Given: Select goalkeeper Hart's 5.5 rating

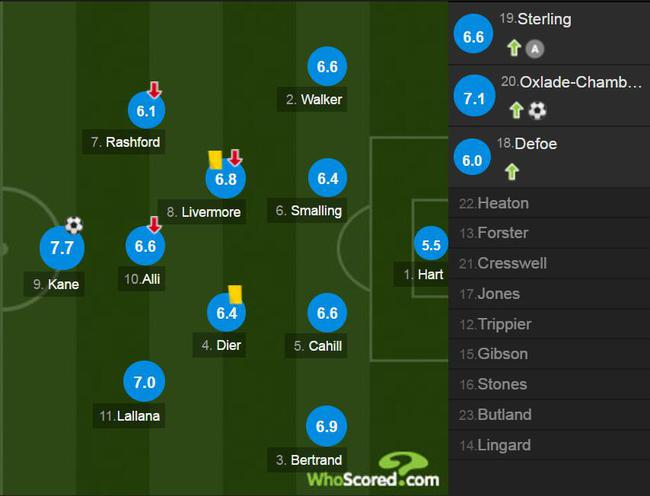Looking at the screenshot, I should (432, 245).
